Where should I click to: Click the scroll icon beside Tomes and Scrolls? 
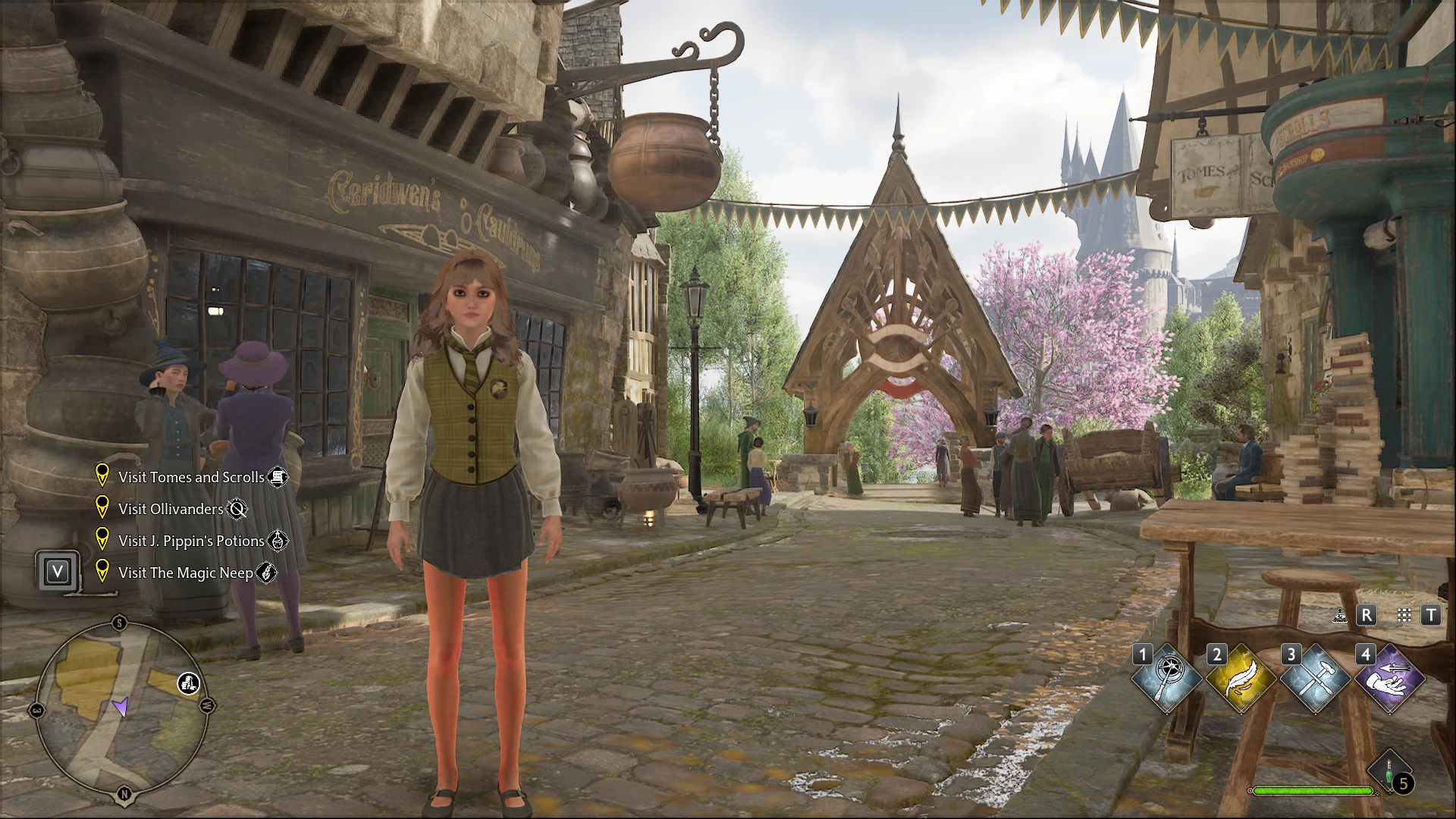(x=278, y=477)
